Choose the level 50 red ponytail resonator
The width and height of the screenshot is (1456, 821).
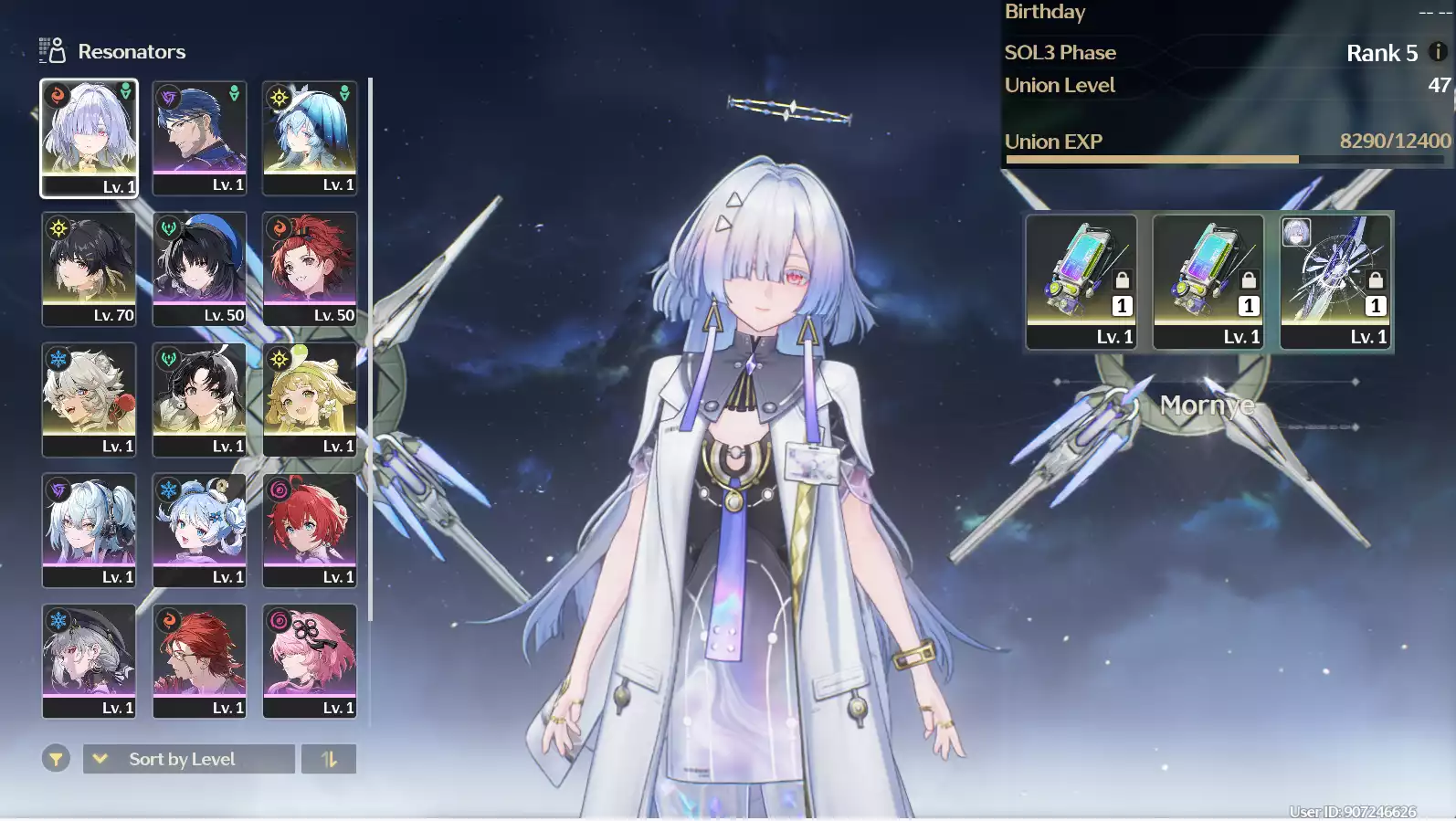tap(310, 268)
